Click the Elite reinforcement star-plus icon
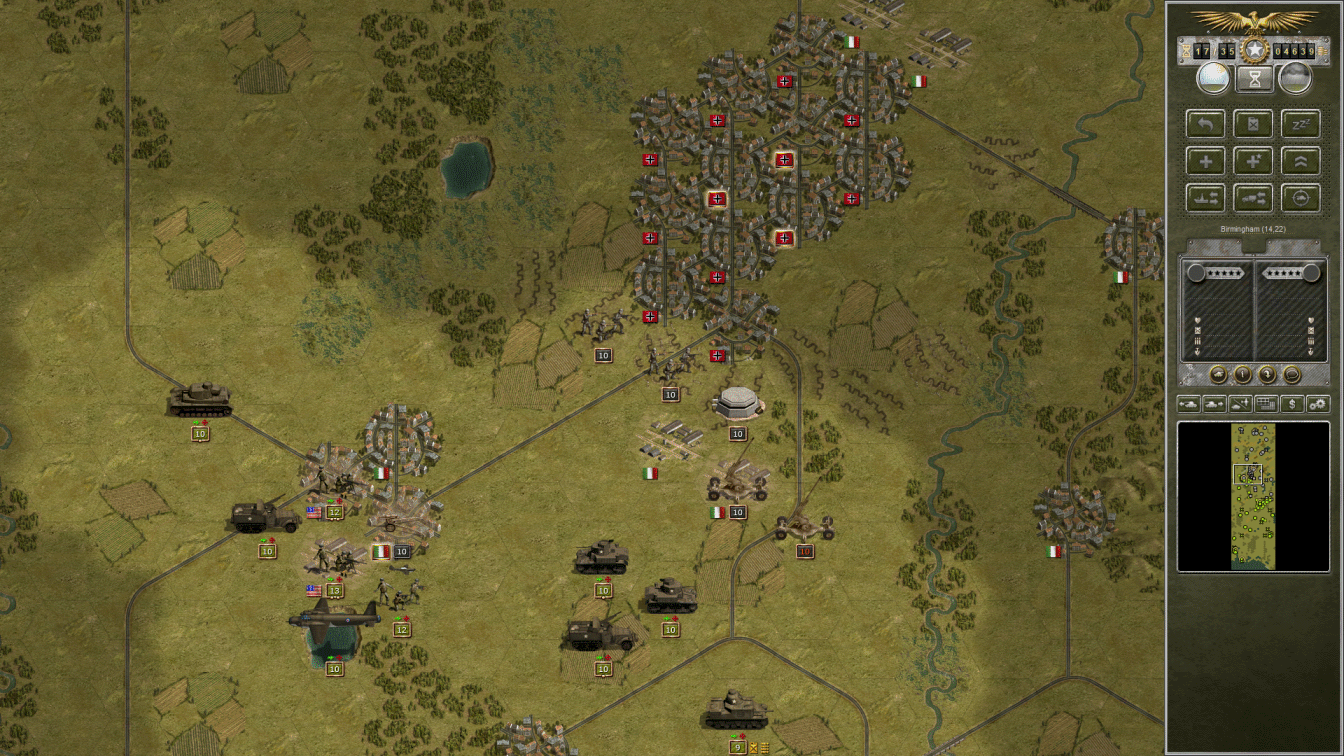 [1253, 161]
